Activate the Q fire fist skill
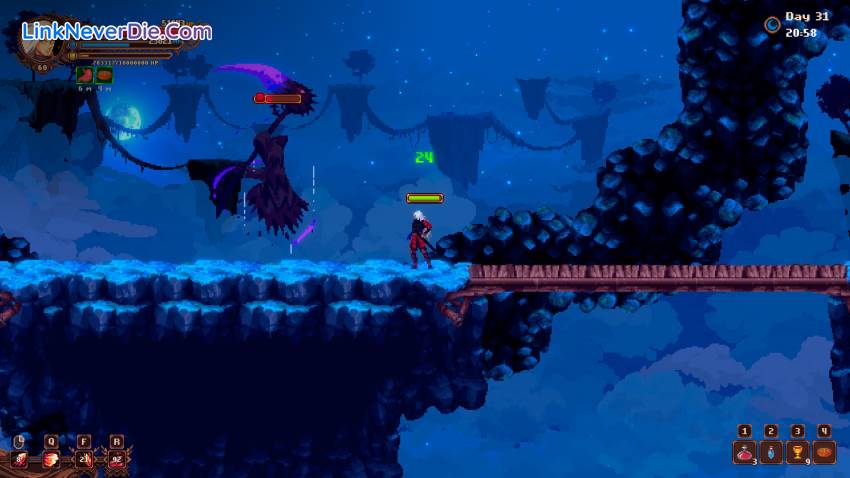The width and height of the screenshot is (850, 478). [x=51, y=460]
